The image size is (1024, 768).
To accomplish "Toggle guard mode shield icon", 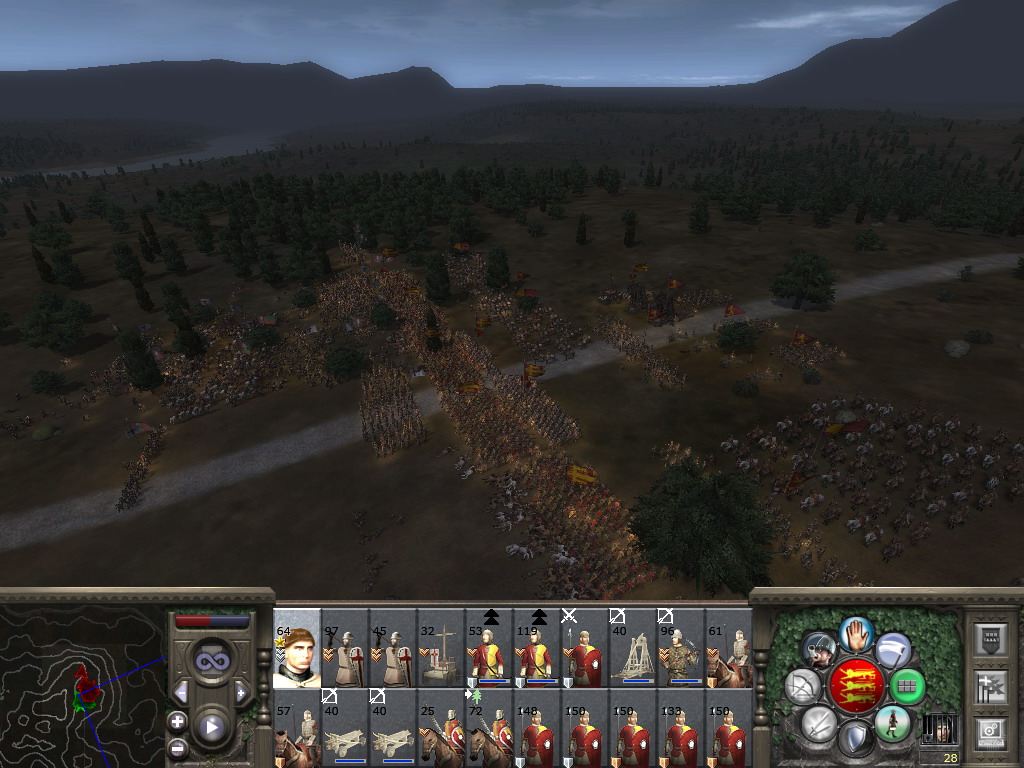I will click(x=856, y=739).
